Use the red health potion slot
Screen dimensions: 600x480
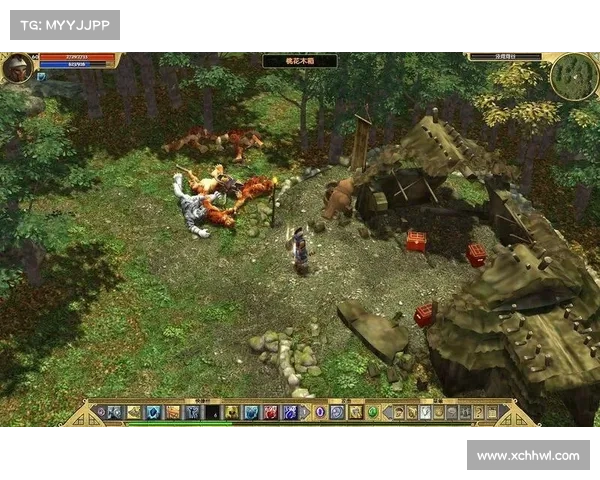pos(270,412)
